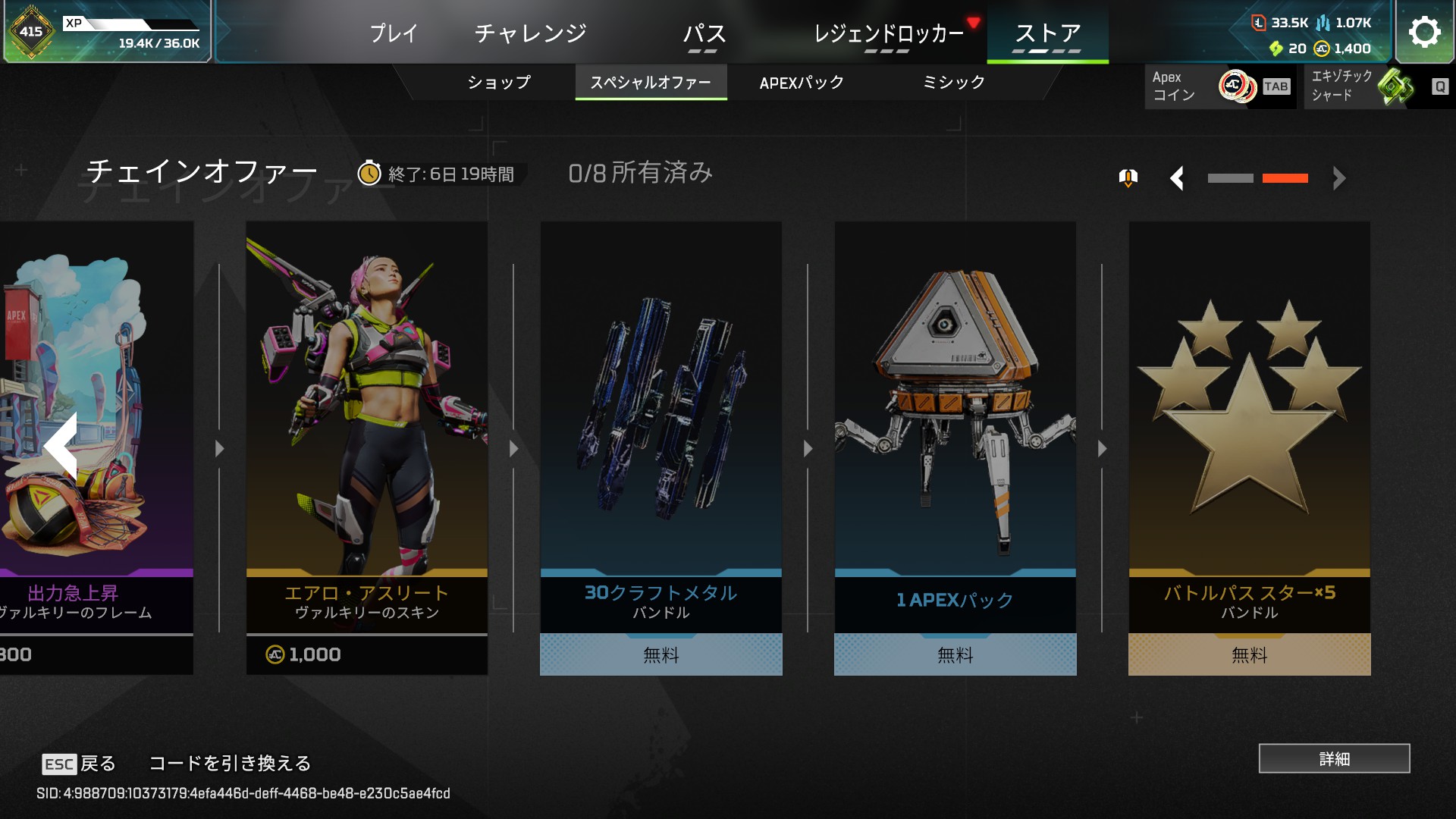Show the ミシック sub-tab

953,82
